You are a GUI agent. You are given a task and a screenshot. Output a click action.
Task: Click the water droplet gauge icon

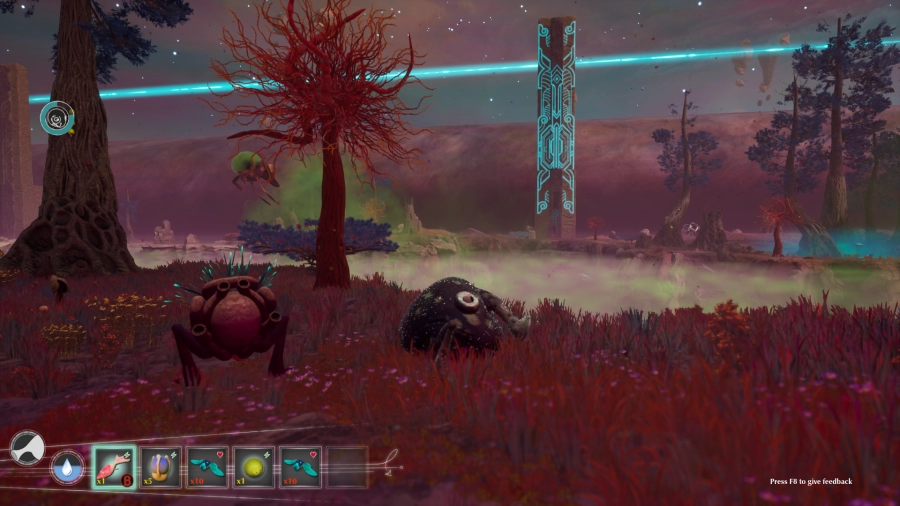[x=68, y=467]
